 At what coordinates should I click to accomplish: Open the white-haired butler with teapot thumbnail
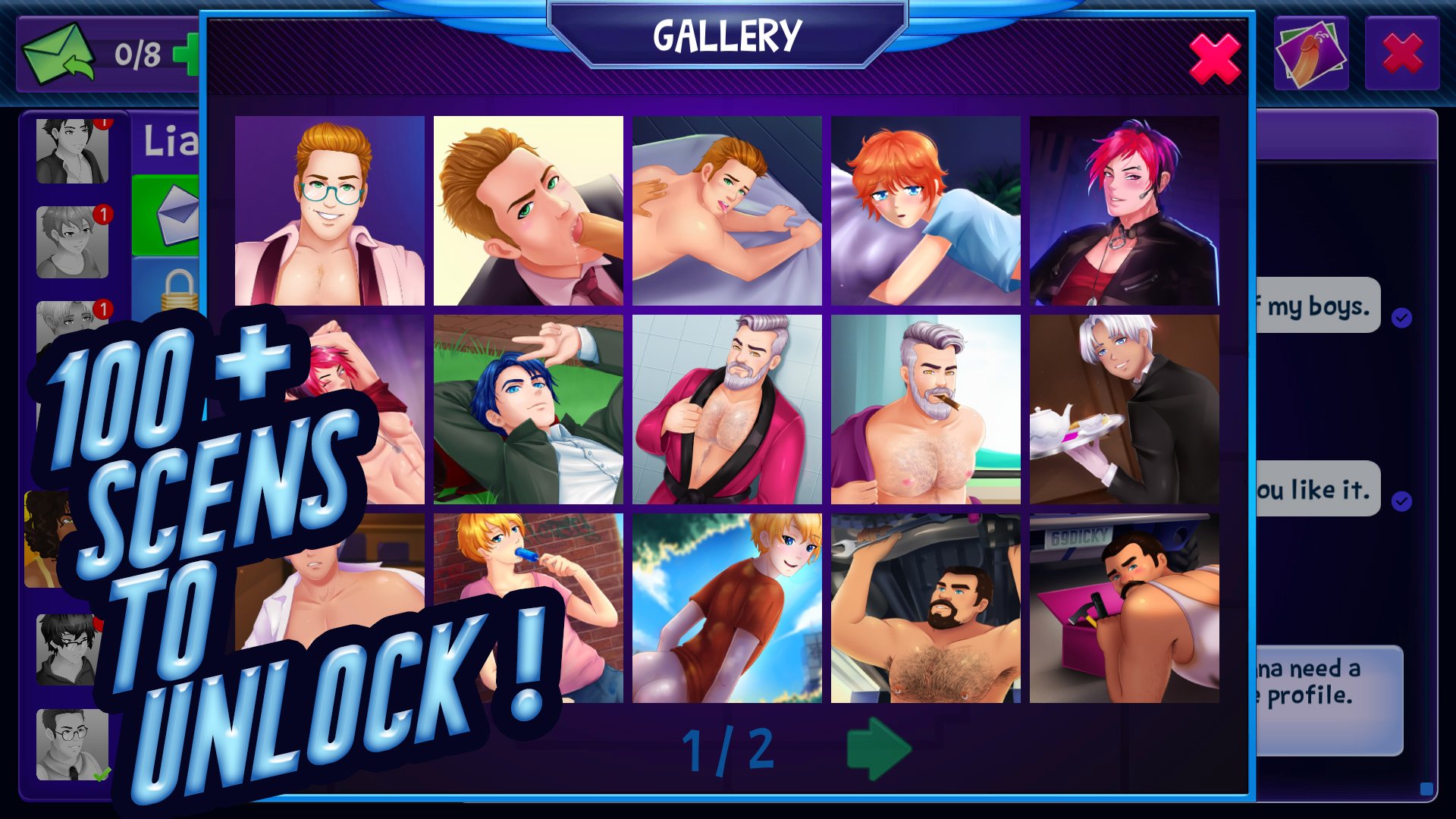pos(1124,409)
